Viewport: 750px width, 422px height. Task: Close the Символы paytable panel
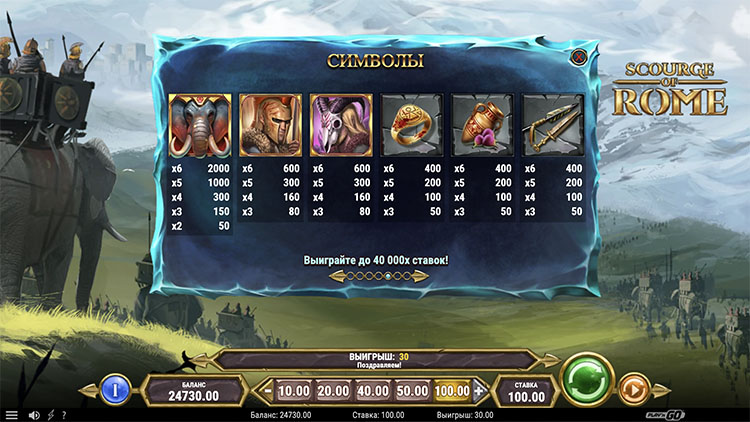577,58
